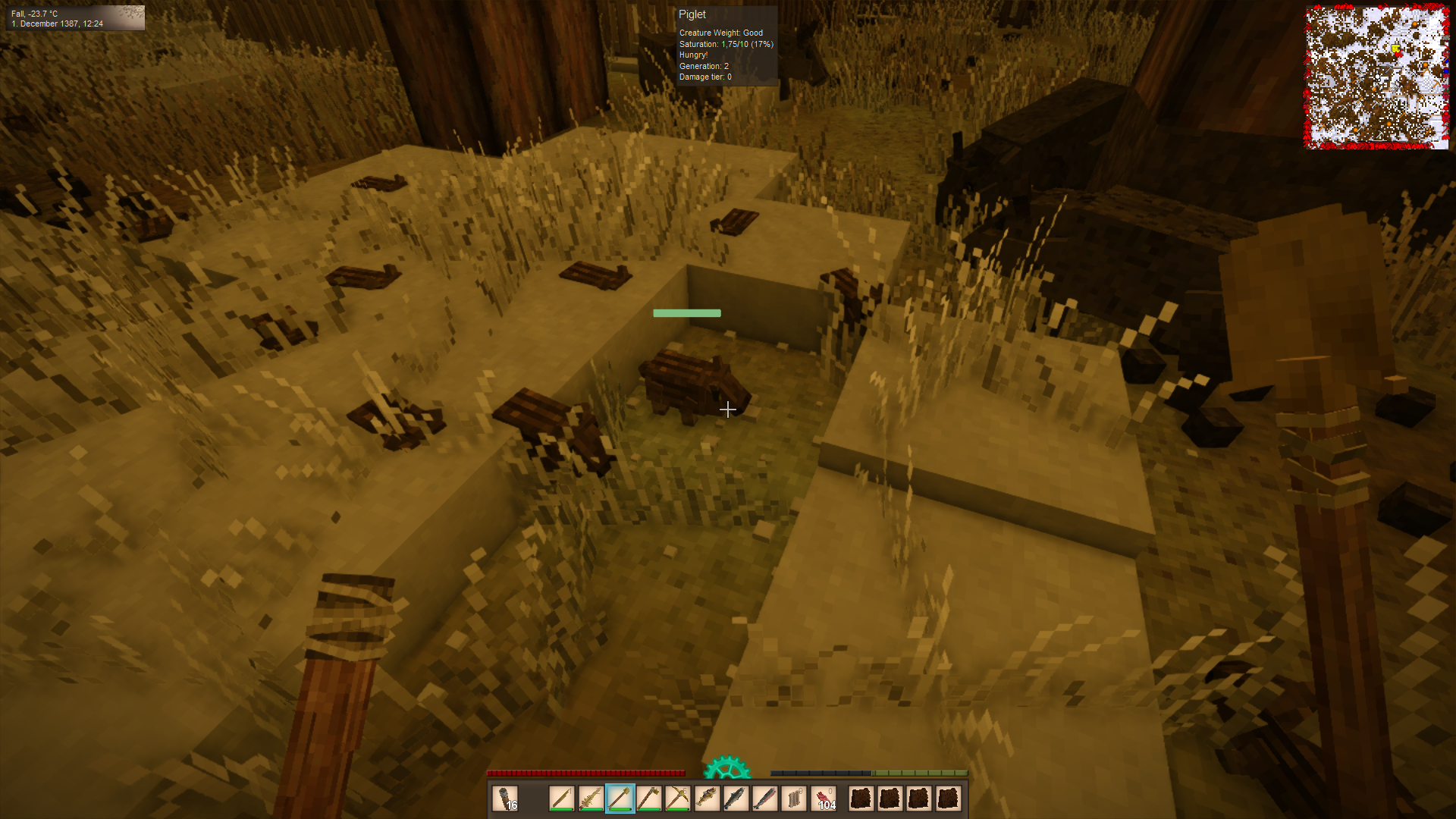
Task: Equip the axe from the hotbar
Action: point(649,799)
